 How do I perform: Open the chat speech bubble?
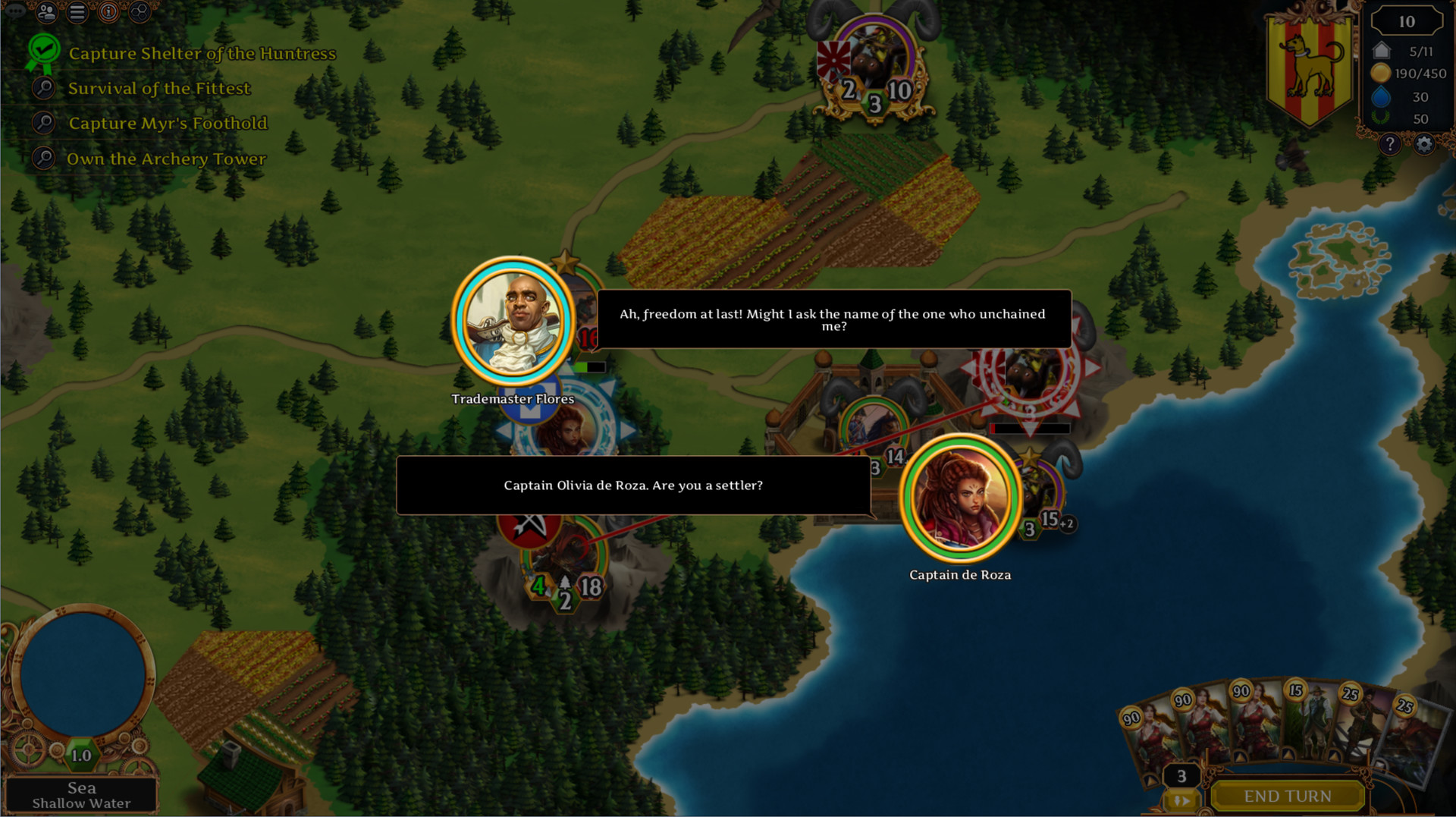click(15, 11)
